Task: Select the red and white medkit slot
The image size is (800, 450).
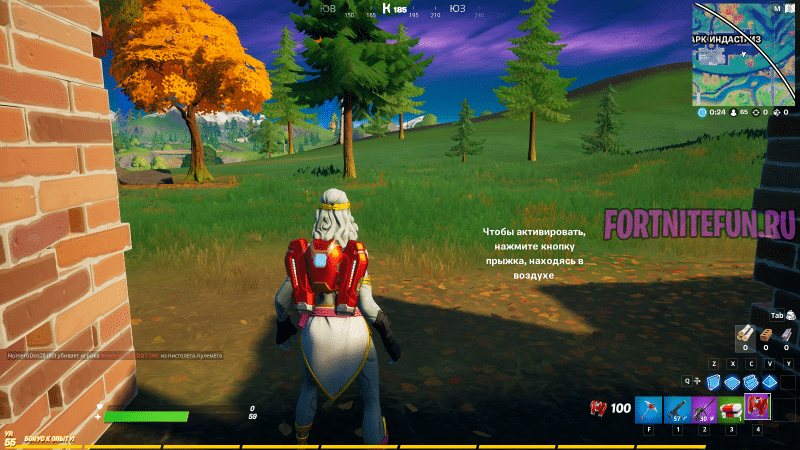Action: [x=730, y=408]
